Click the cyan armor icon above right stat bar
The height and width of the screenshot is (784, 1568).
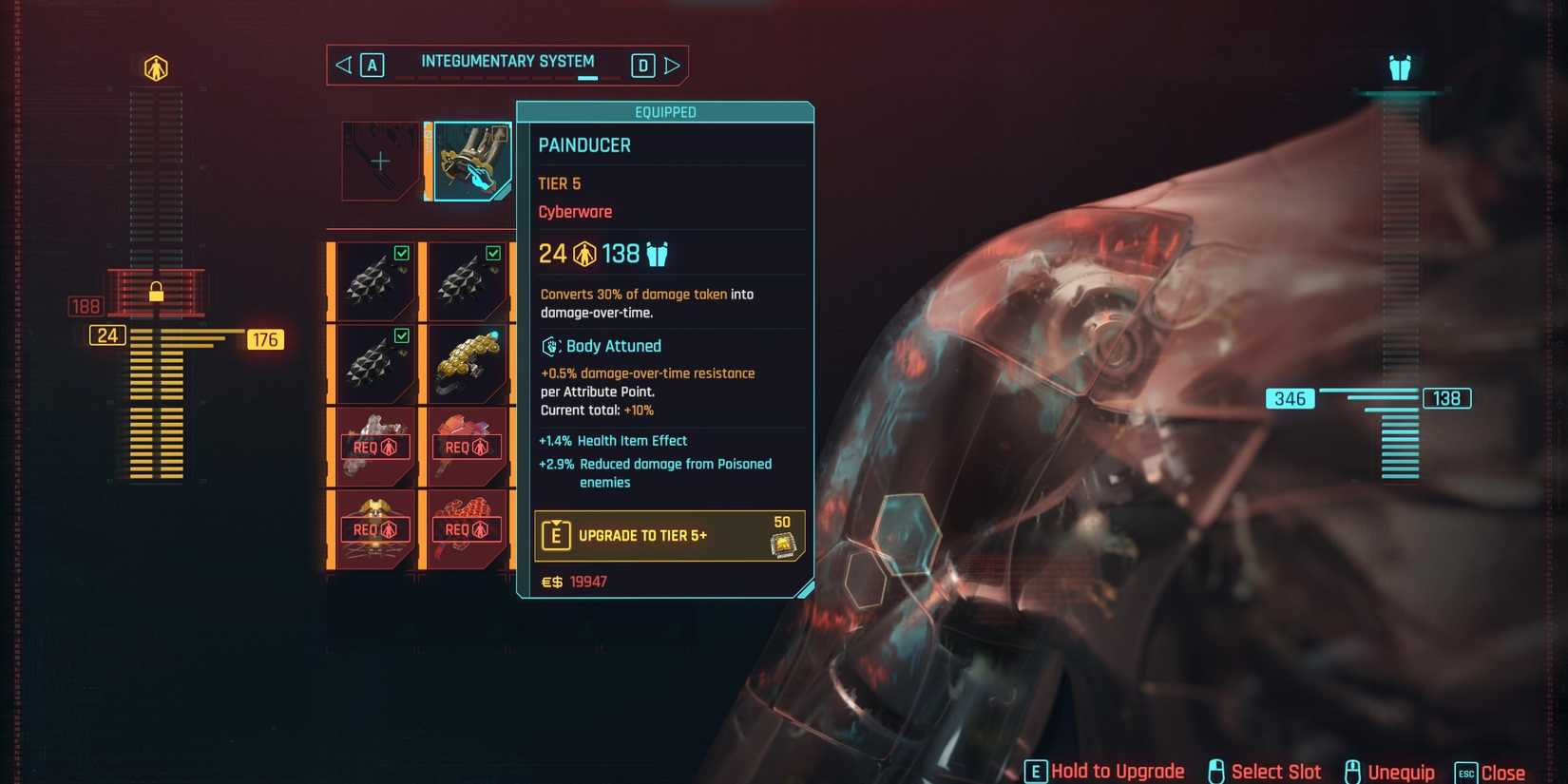click(1401, 67)
